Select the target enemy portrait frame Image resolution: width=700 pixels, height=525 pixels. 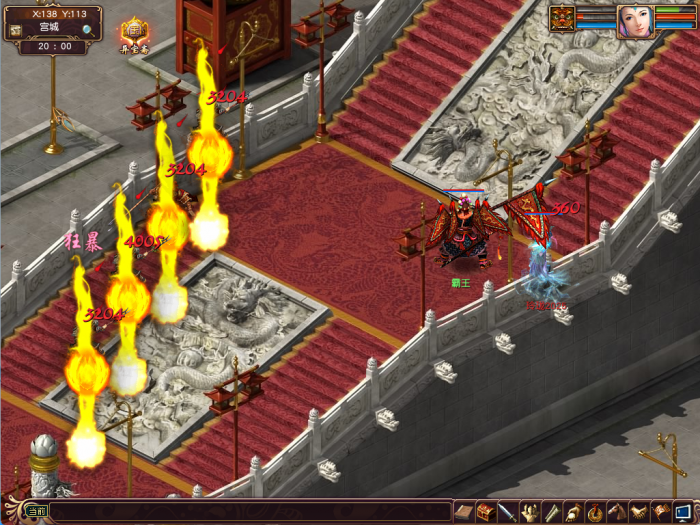coord(561,18)
